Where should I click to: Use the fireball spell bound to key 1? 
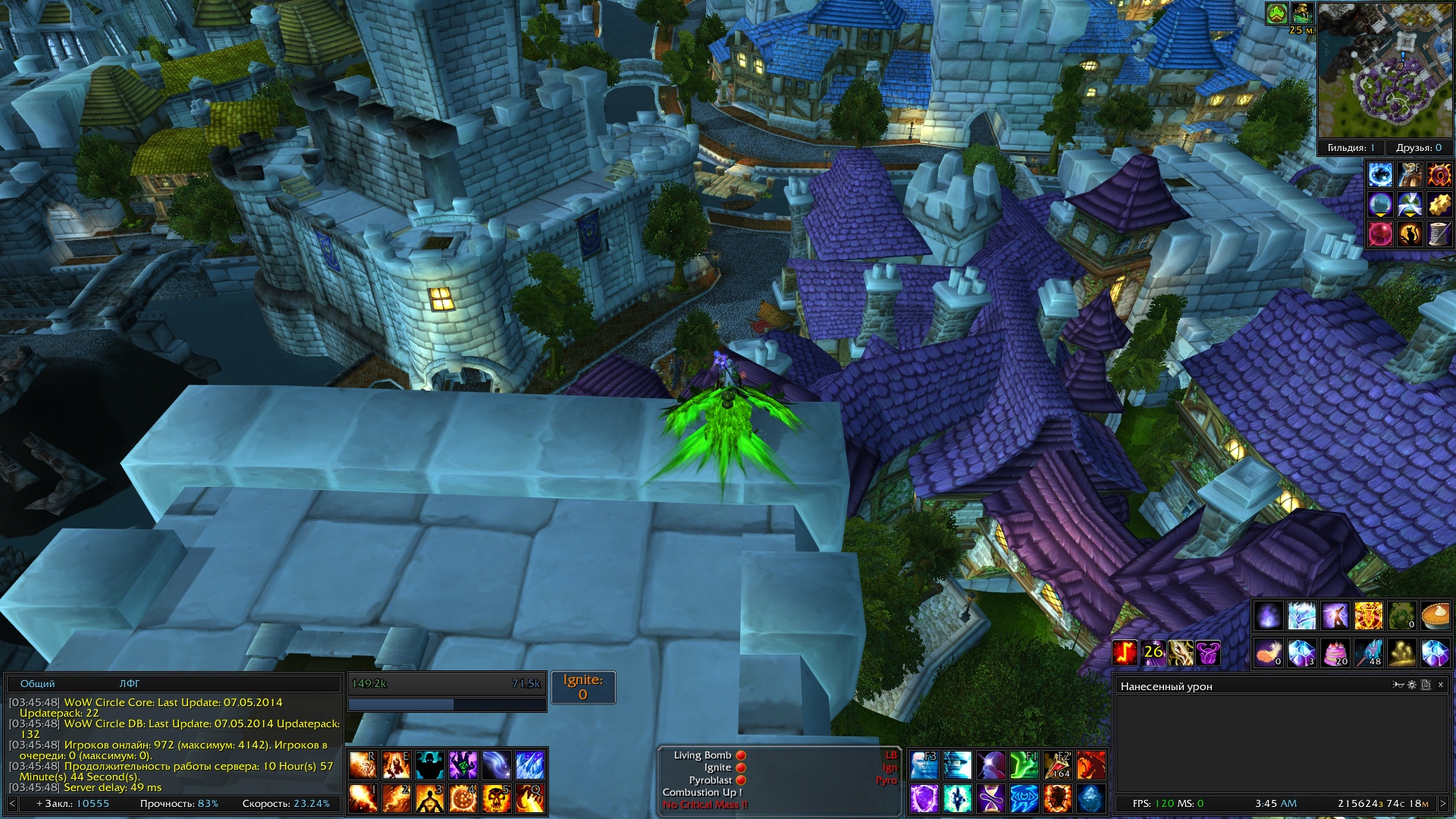pyautogui.click(x=363, y=799)
